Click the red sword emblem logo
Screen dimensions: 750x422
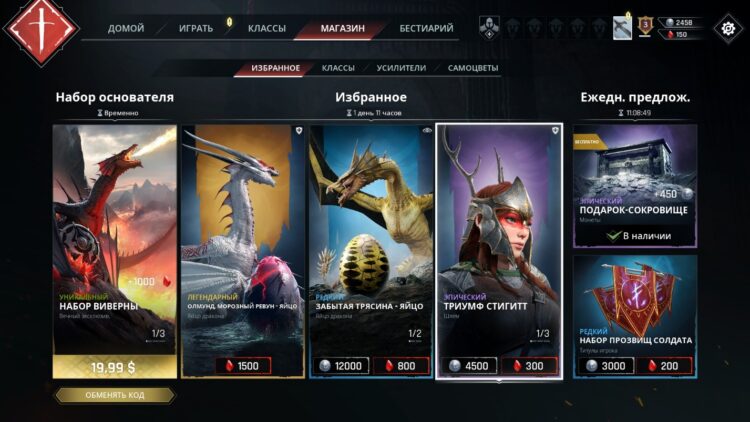(x=42, y=28)
